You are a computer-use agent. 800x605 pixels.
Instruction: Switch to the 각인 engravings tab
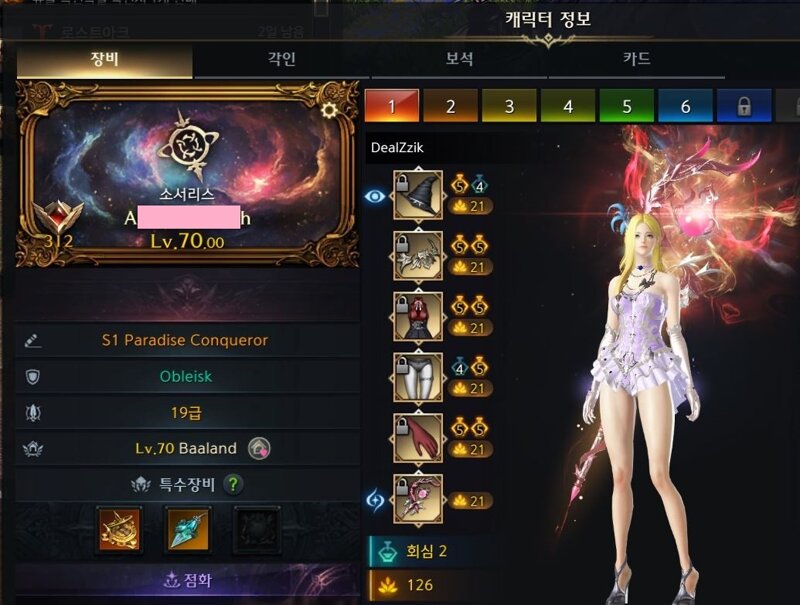283,60
